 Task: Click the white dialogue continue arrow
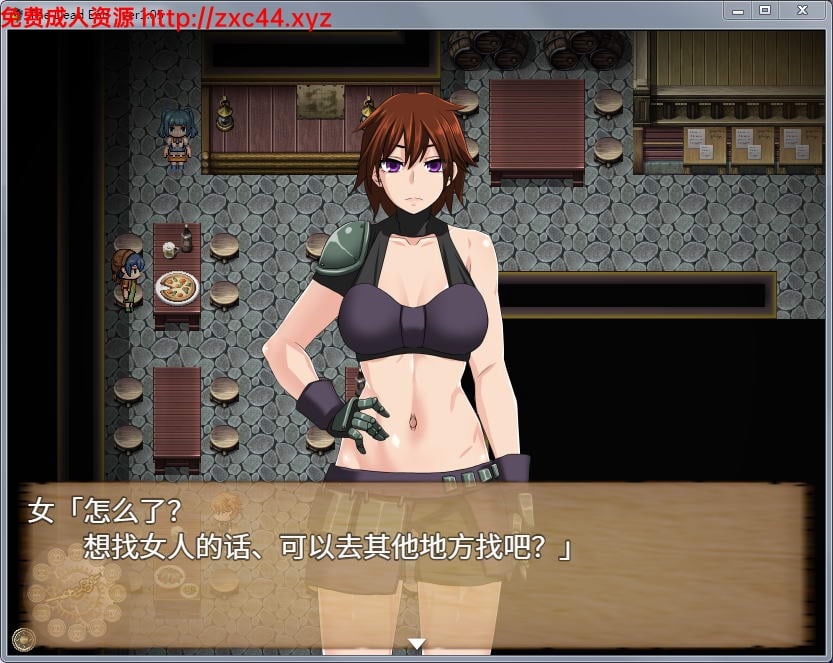point(417,643)
